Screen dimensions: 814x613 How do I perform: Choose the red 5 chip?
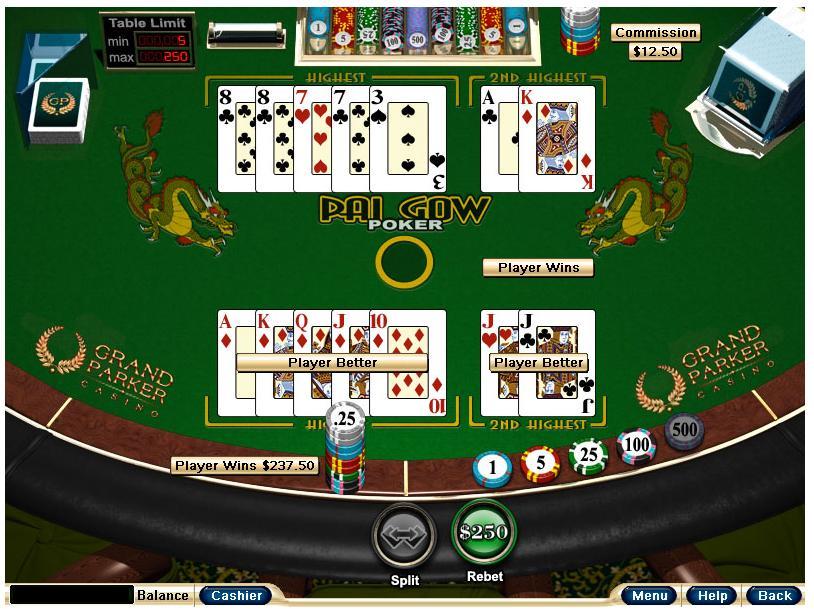(540, 463)
